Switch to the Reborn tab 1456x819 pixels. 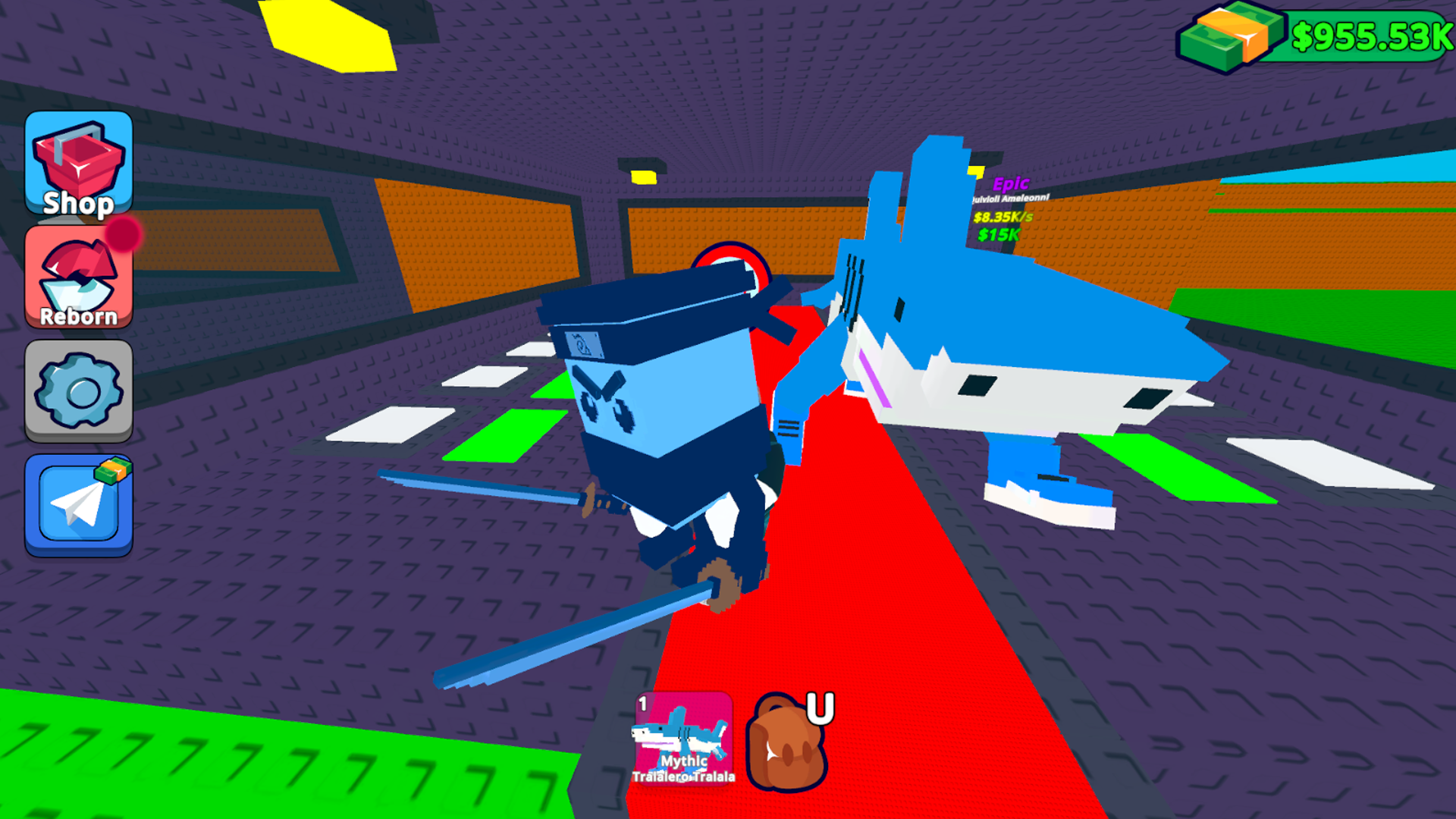[x=78, y=278]
